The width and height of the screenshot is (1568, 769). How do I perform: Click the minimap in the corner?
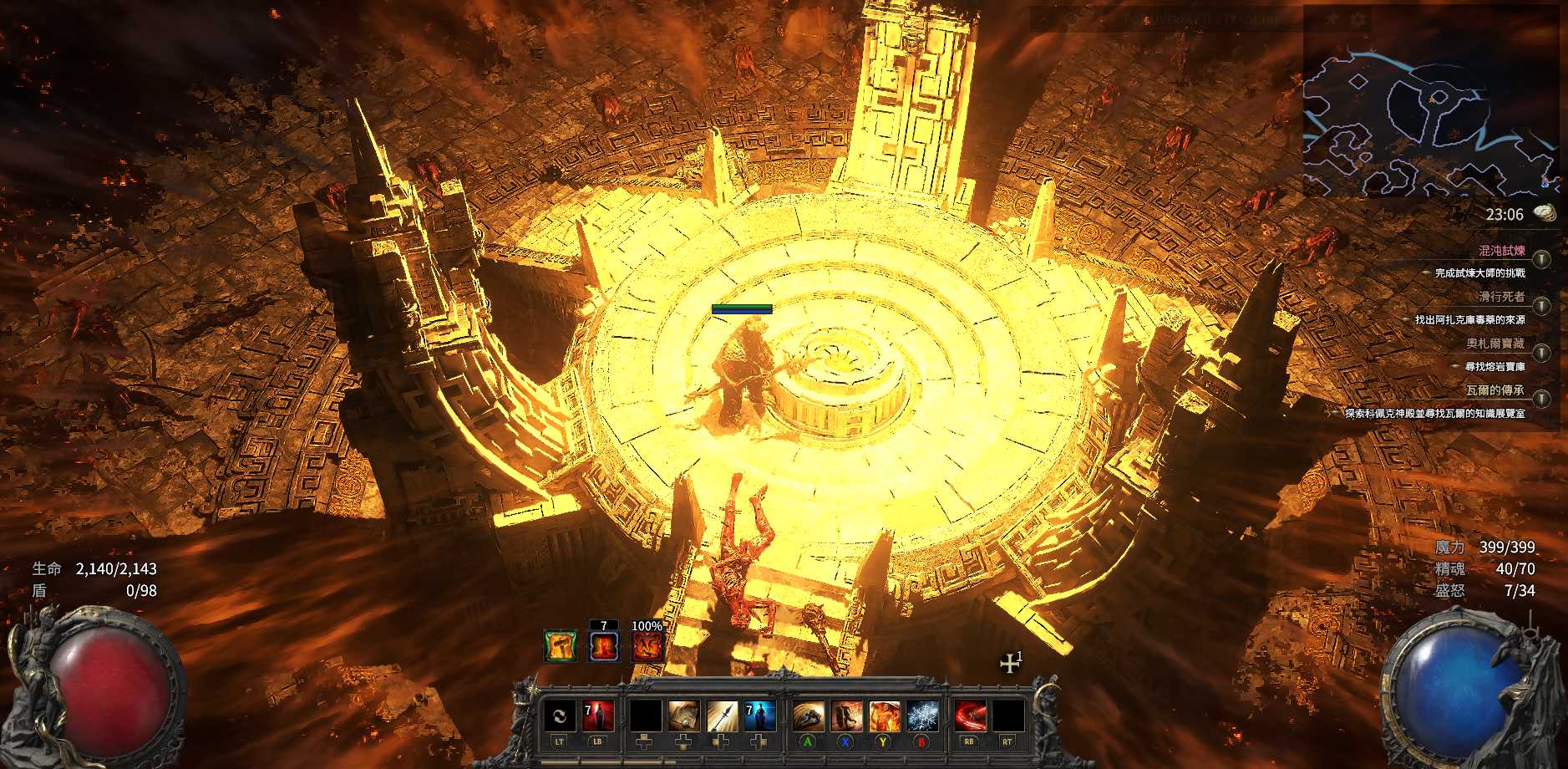[1430, 124]
